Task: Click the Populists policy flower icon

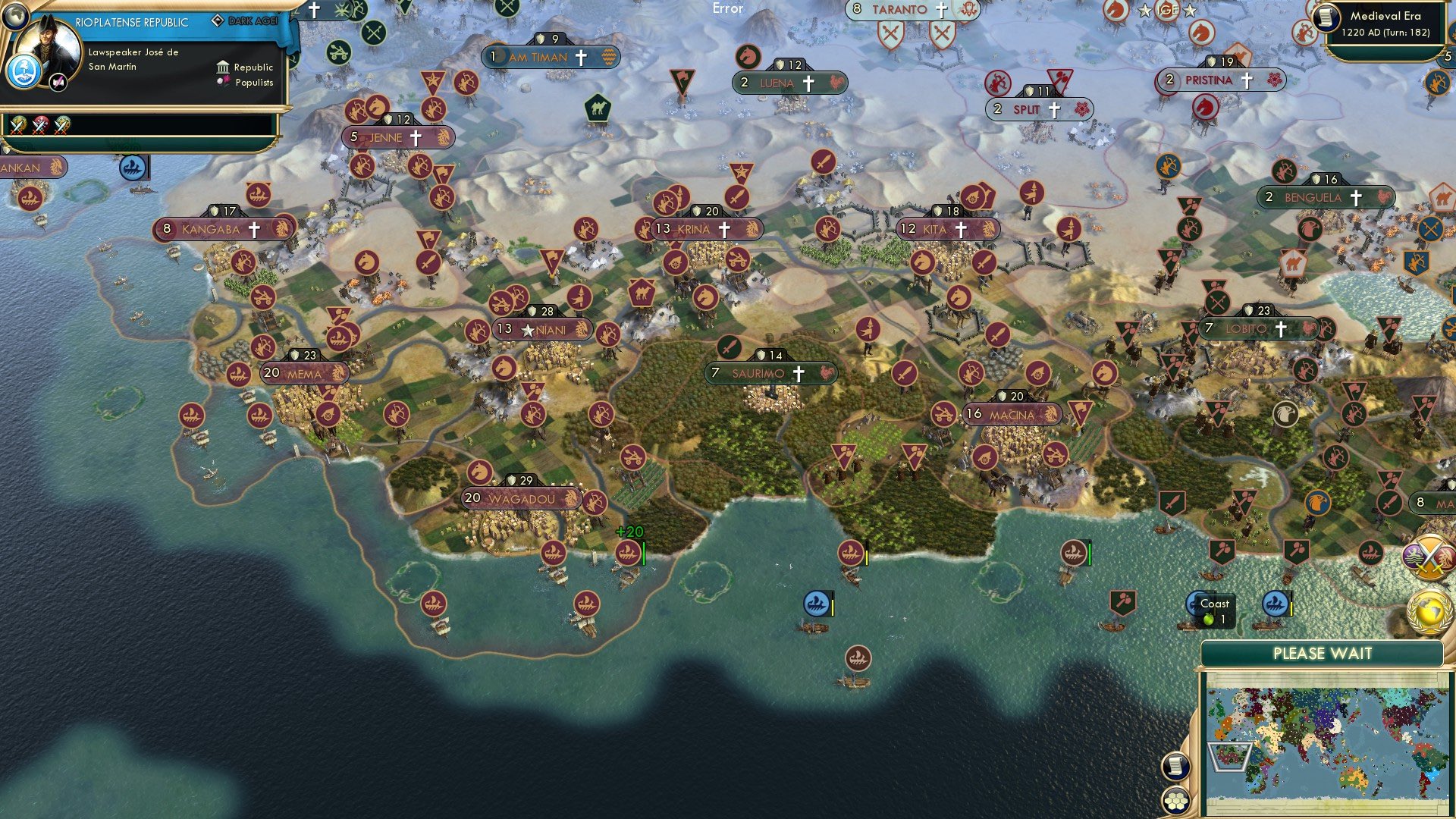Action: tap(222, 83)
